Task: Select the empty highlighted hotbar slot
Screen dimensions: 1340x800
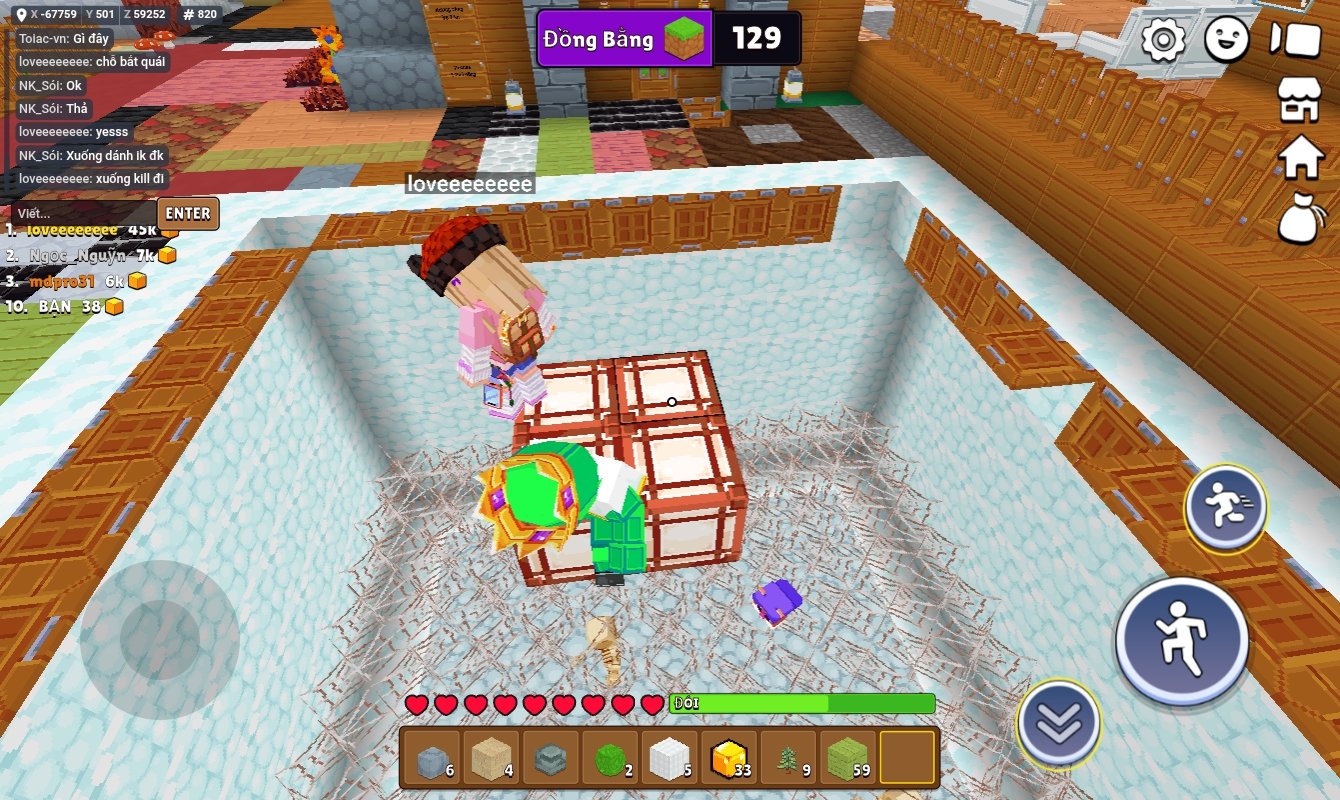Action: [908, 757]
